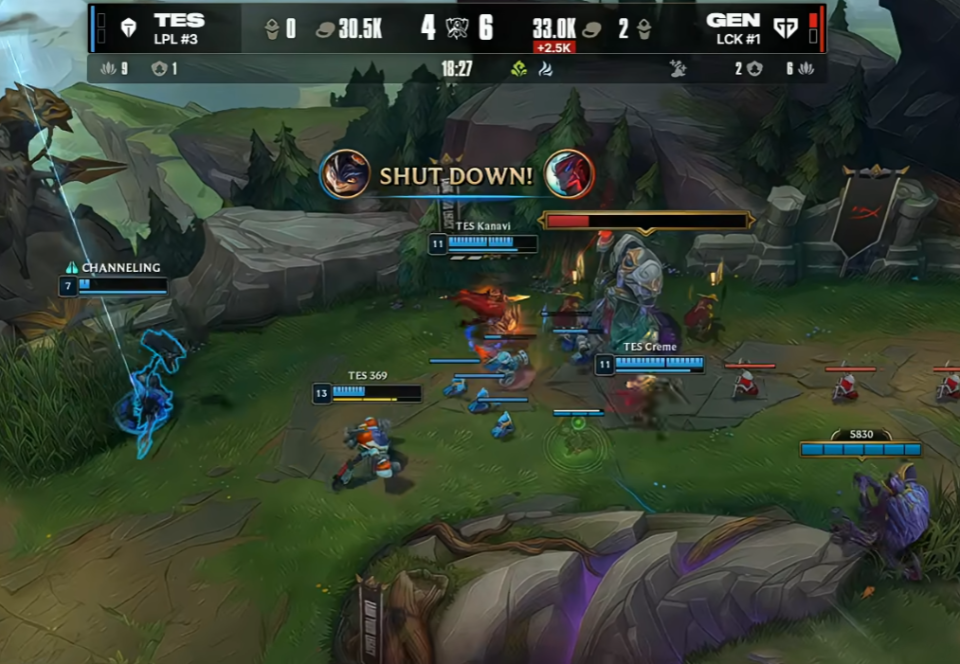Image resolution: width=960 pixels, height=664 pixels.
Task: Select the Worlds trophy emblem between scores
Action: pos(457,28)
